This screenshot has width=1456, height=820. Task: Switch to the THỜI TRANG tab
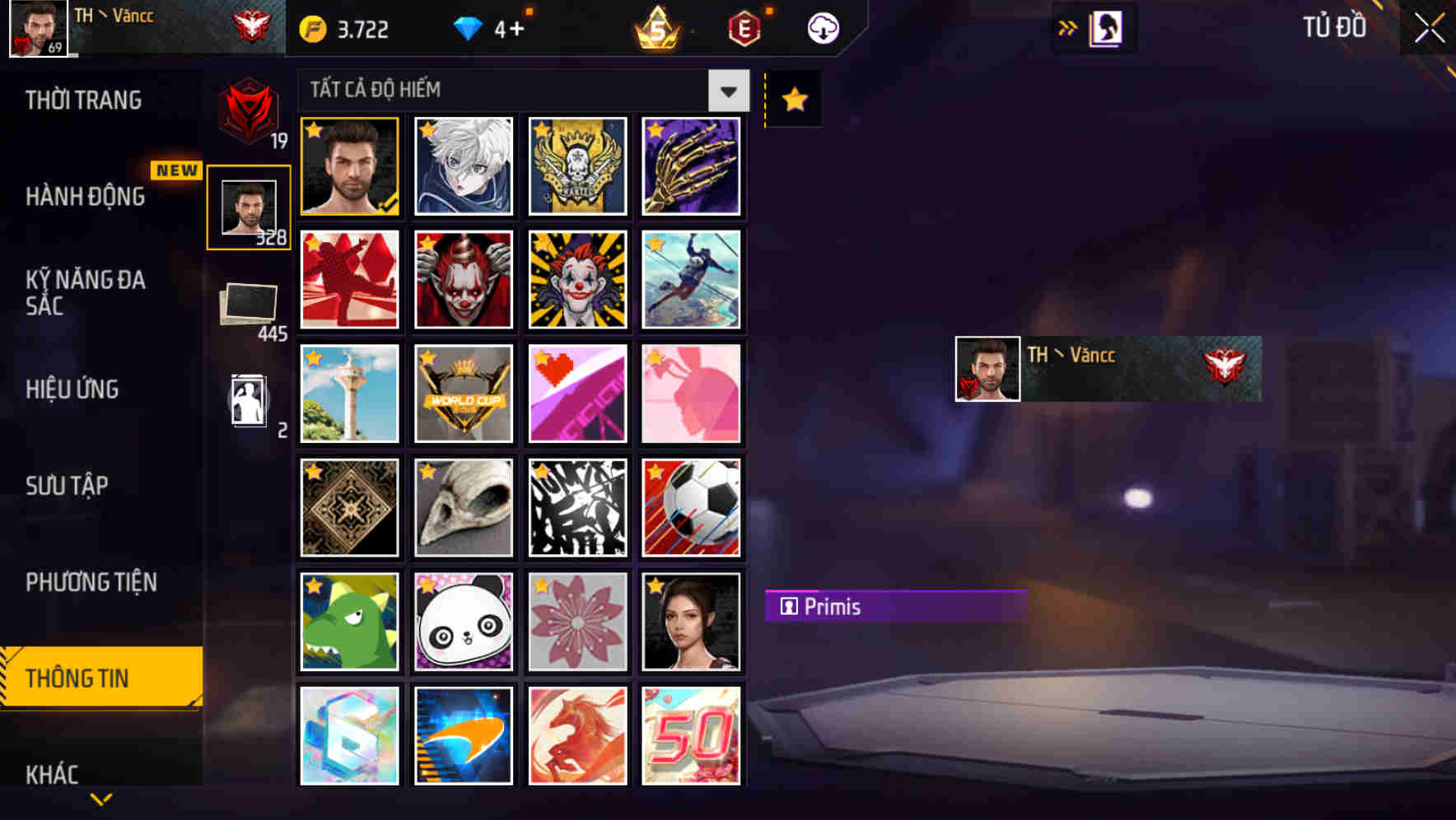tap(85, 100)
